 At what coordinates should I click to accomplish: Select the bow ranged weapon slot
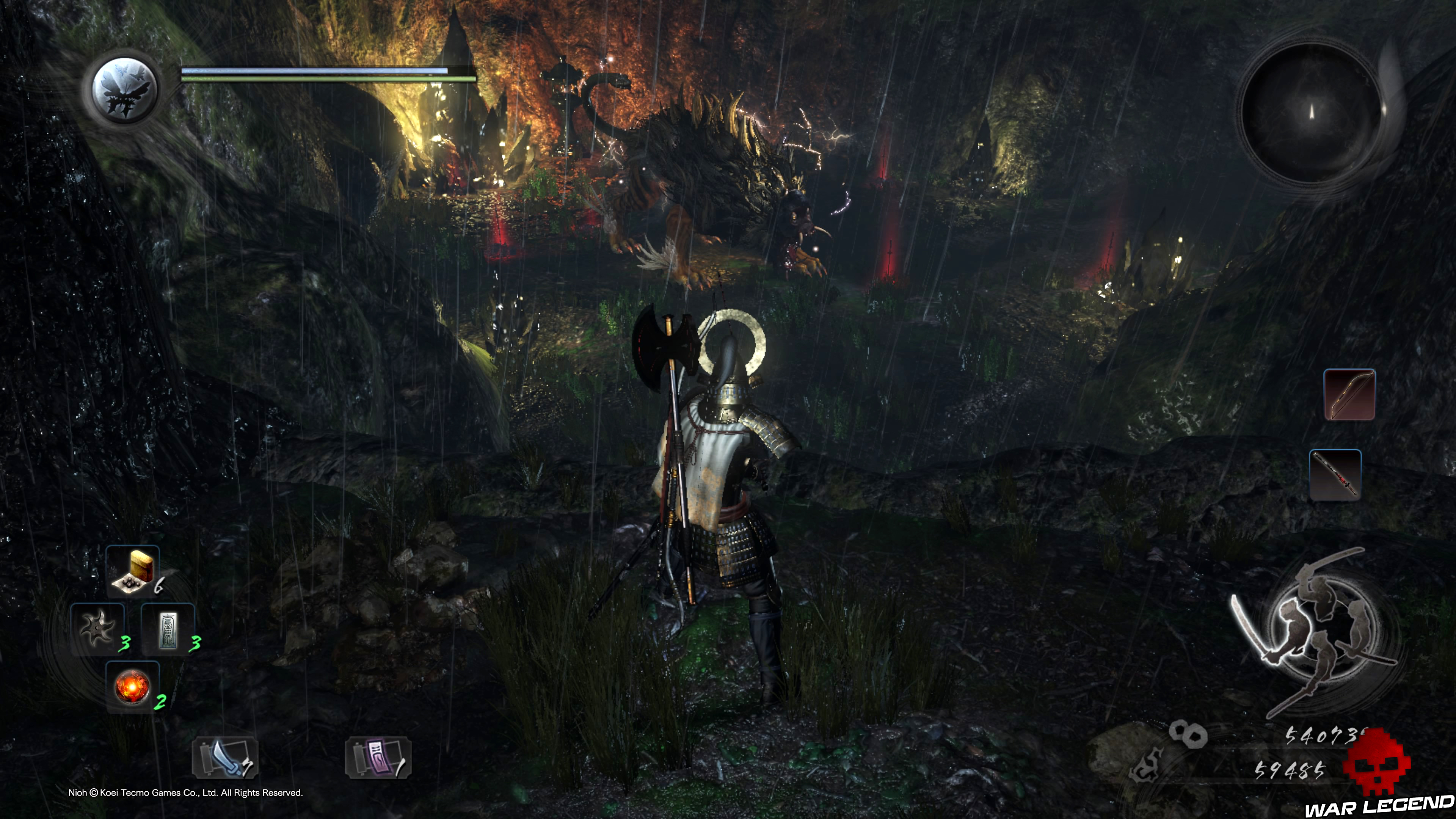coord(1349,394)
